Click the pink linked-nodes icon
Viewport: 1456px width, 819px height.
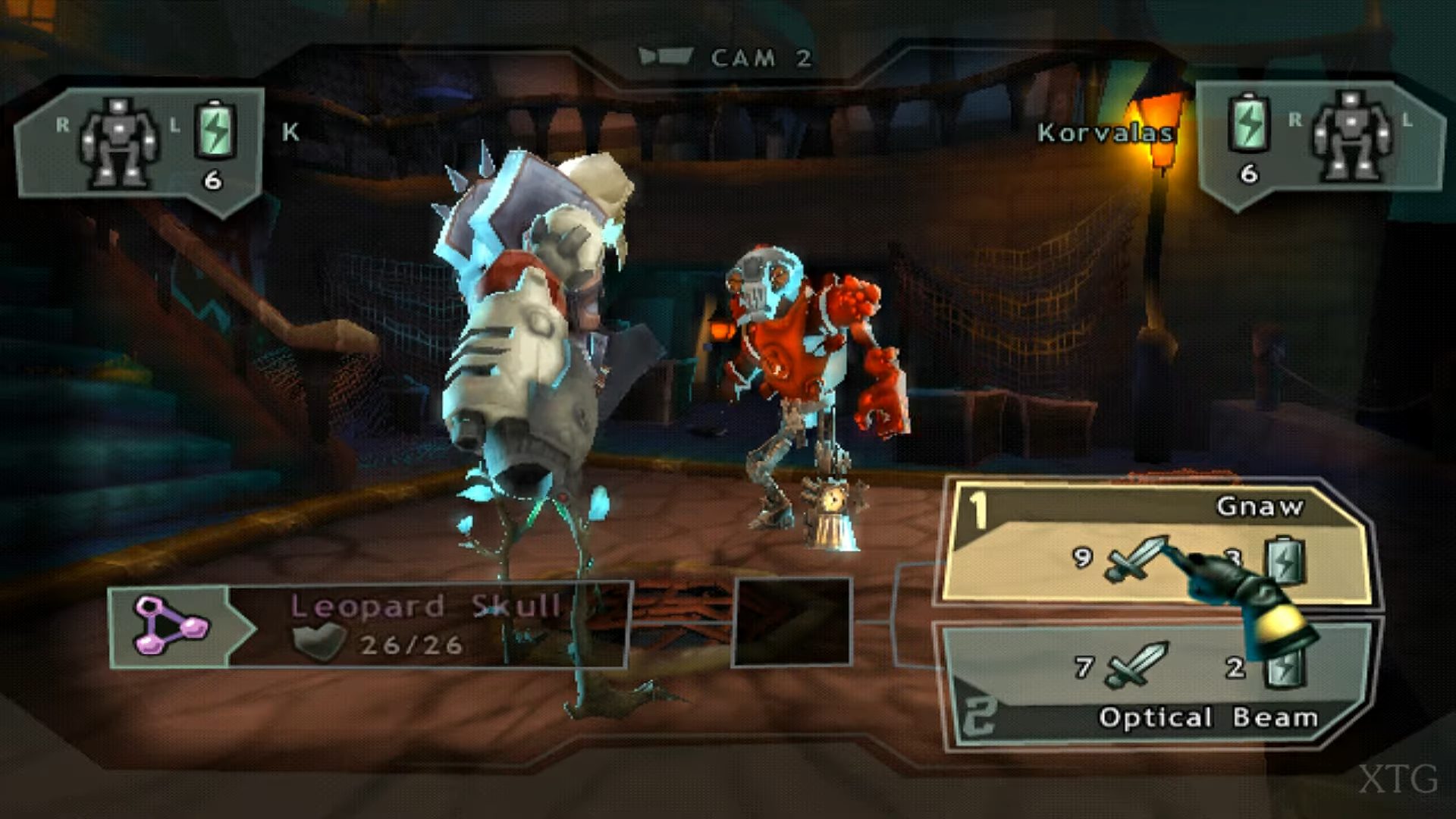170,626
